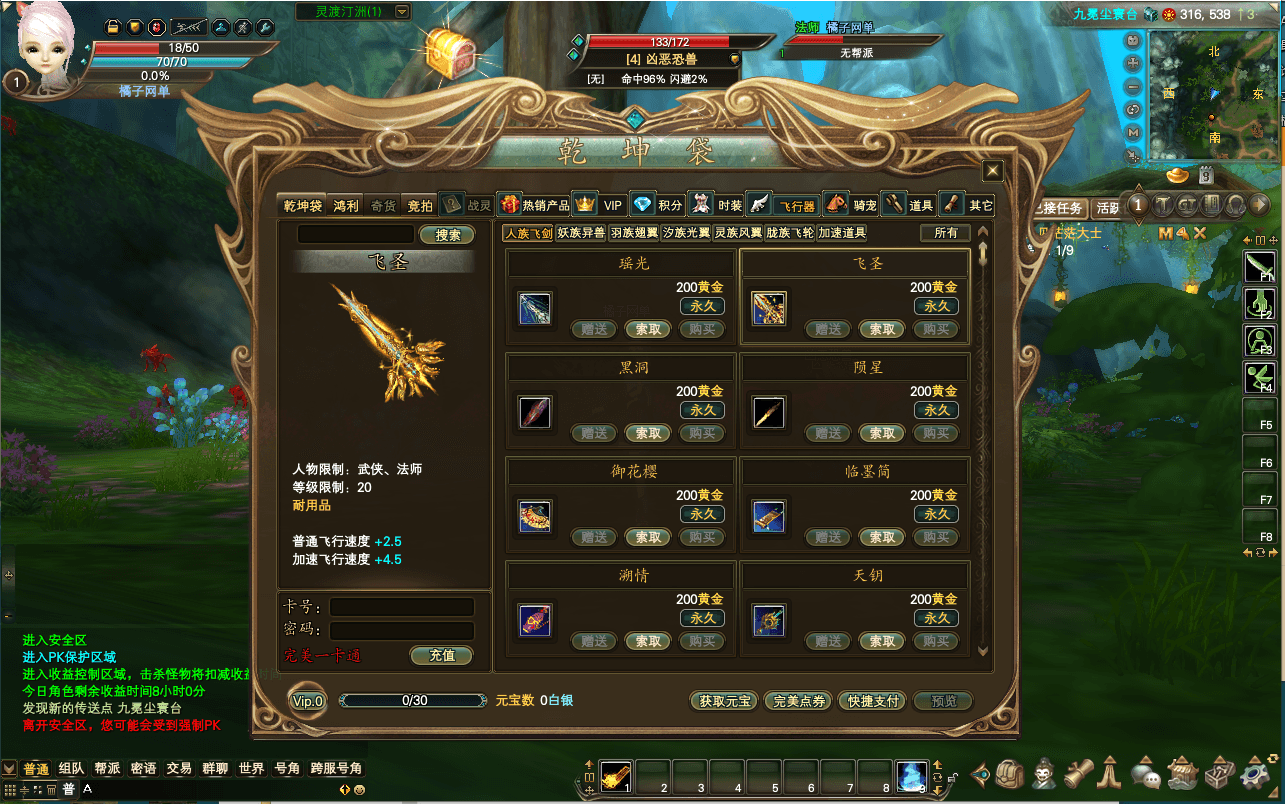Image resolution: width=1285 pixels, height=804 pixels.
Task: Open the chat bubbles icon near settings
Action: [1143, 775]
